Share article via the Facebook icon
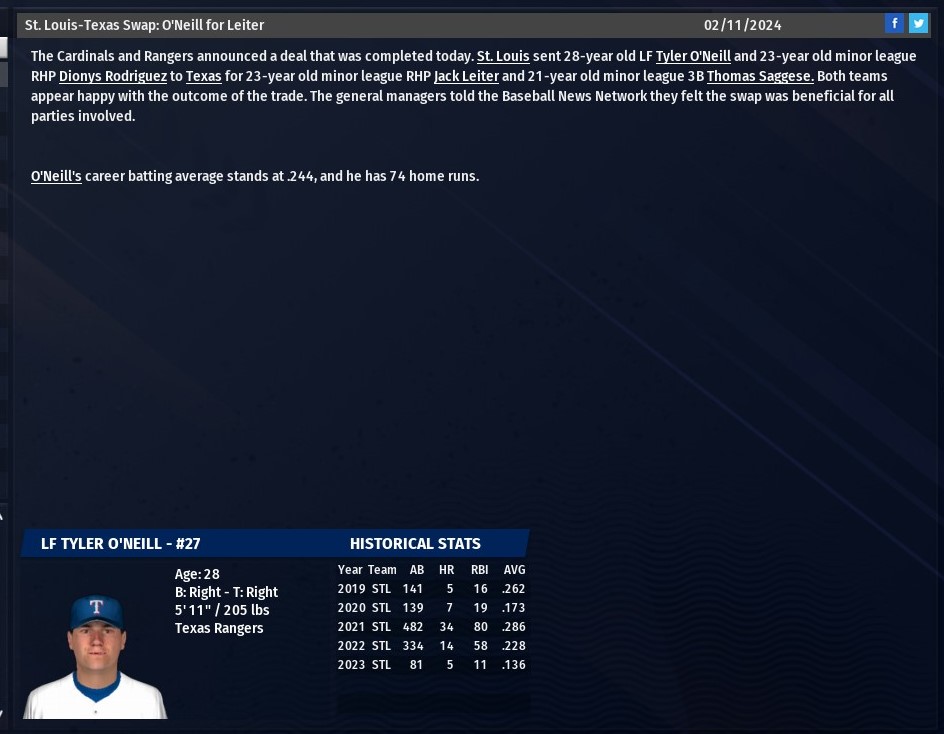 pyautogui.click(x=894, y=23)
